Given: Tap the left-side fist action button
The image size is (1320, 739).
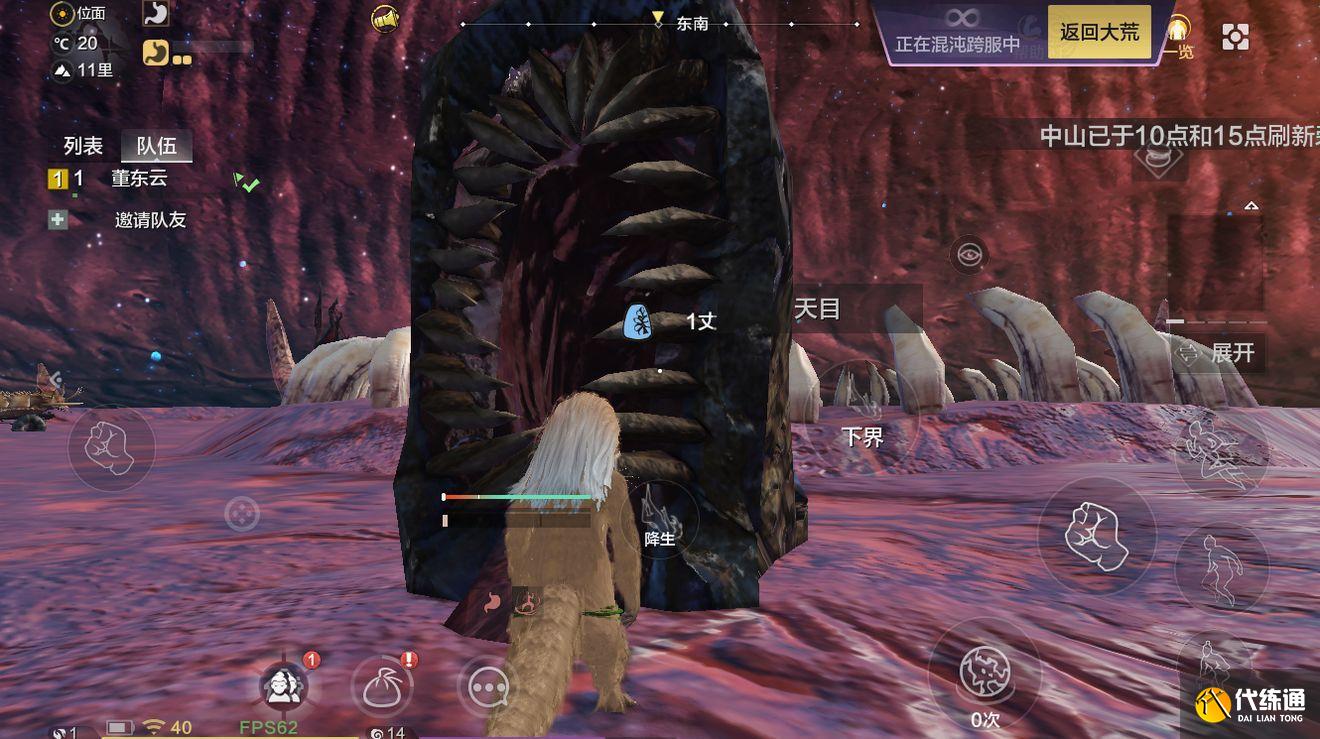Looking at the screenshot, I should pos(111,448).
